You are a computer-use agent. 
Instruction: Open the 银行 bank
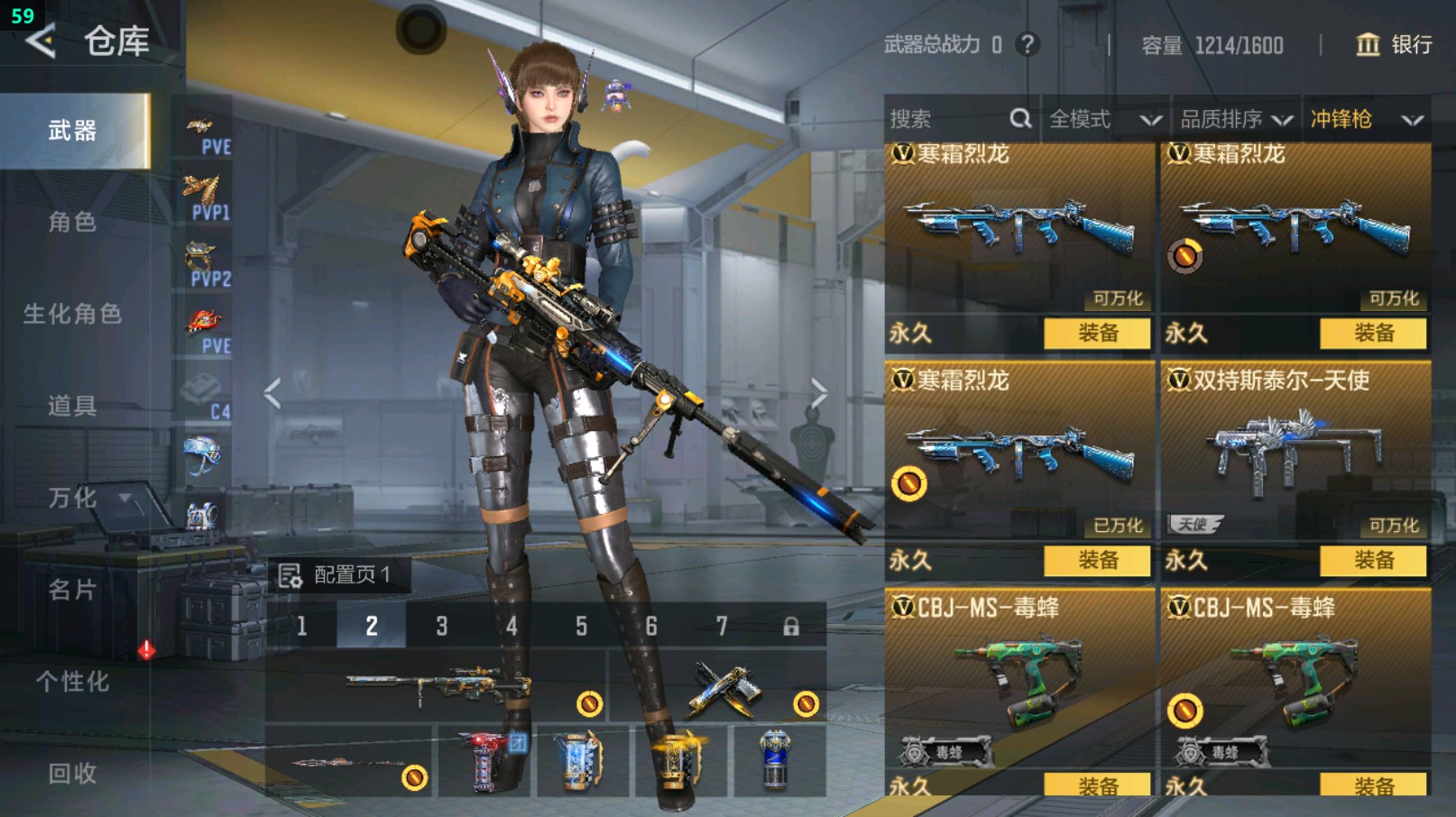pyautogui.click(x=1394, y=44)
